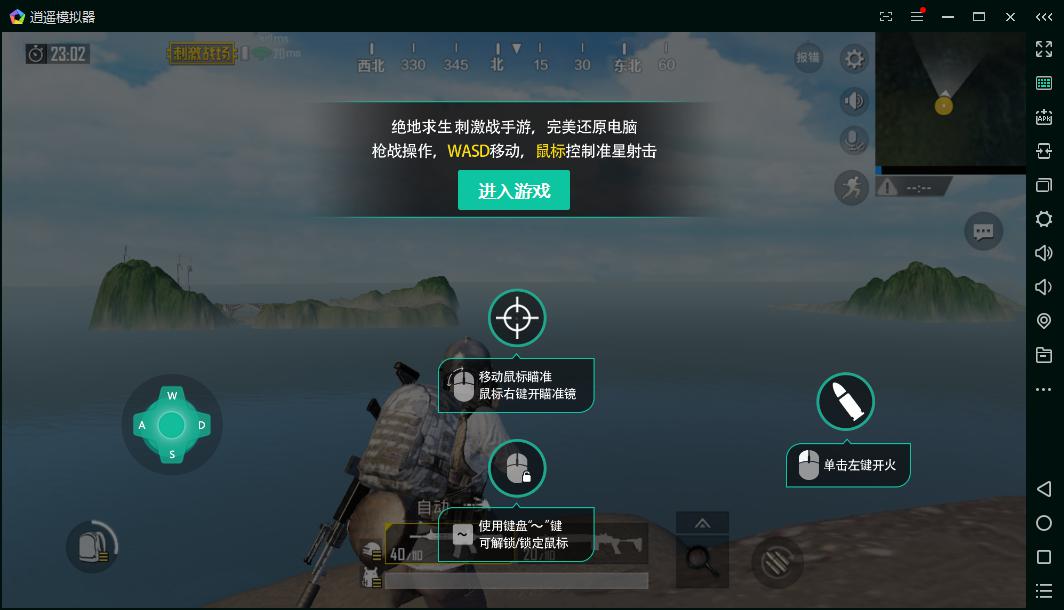Click the Android home circle button
1064x610 pixels.
click(1044, 523)
